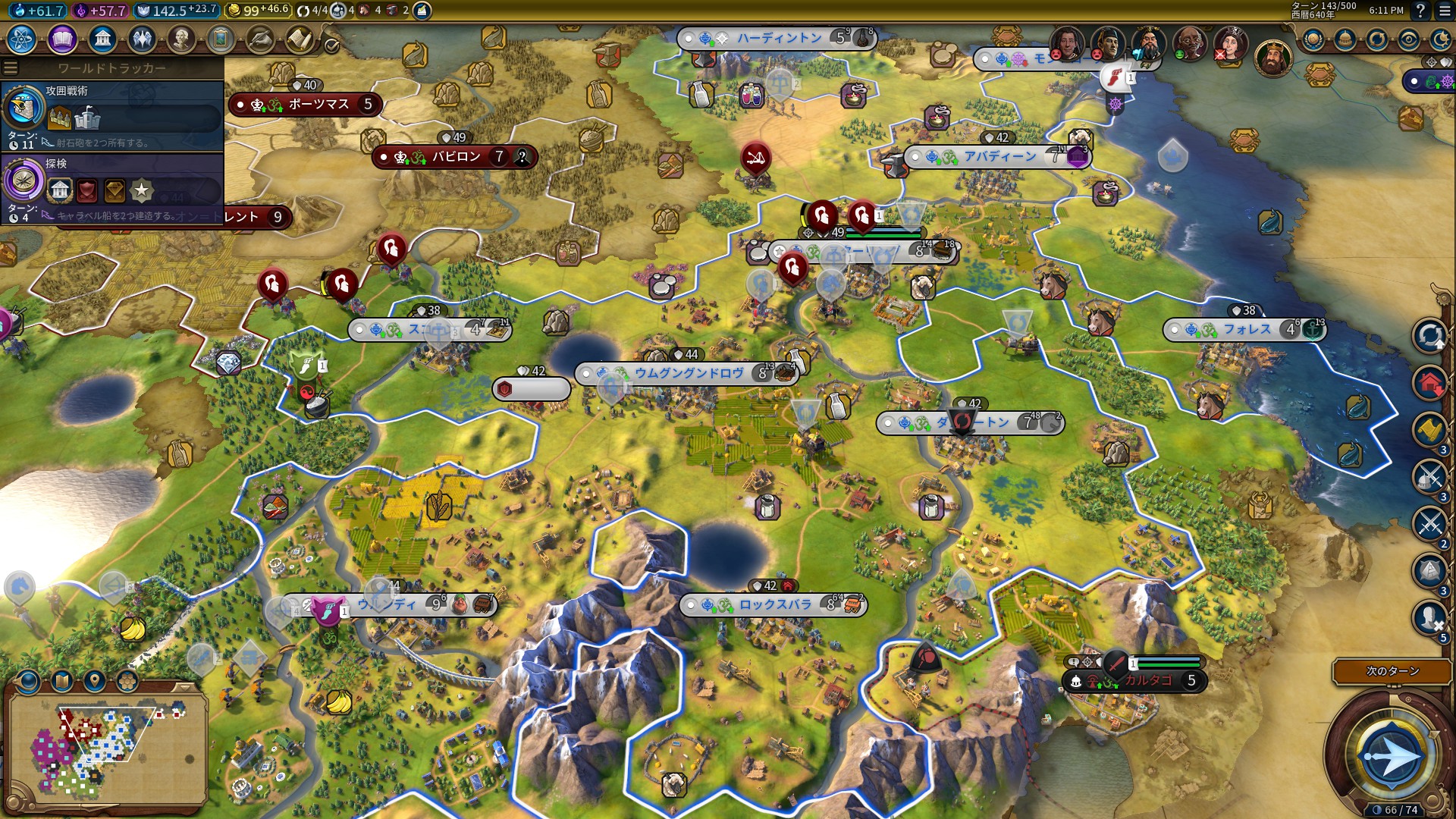
Task: Toggle the moon icon in the top-right icon row
Action: [x=1441, y=38]
